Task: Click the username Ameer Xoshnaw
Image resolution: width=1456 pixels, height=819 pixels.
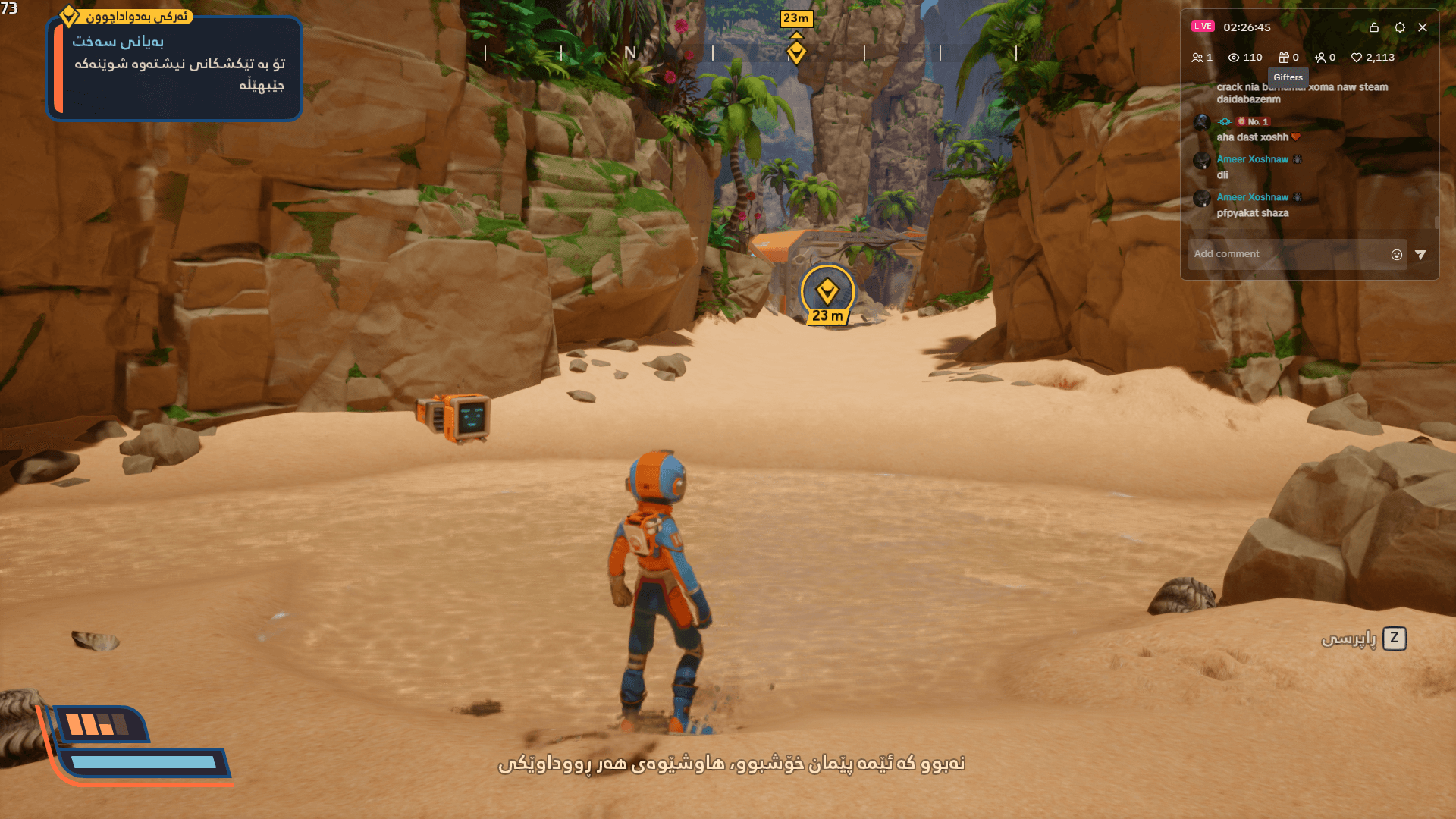Action: coord(1252,159)
